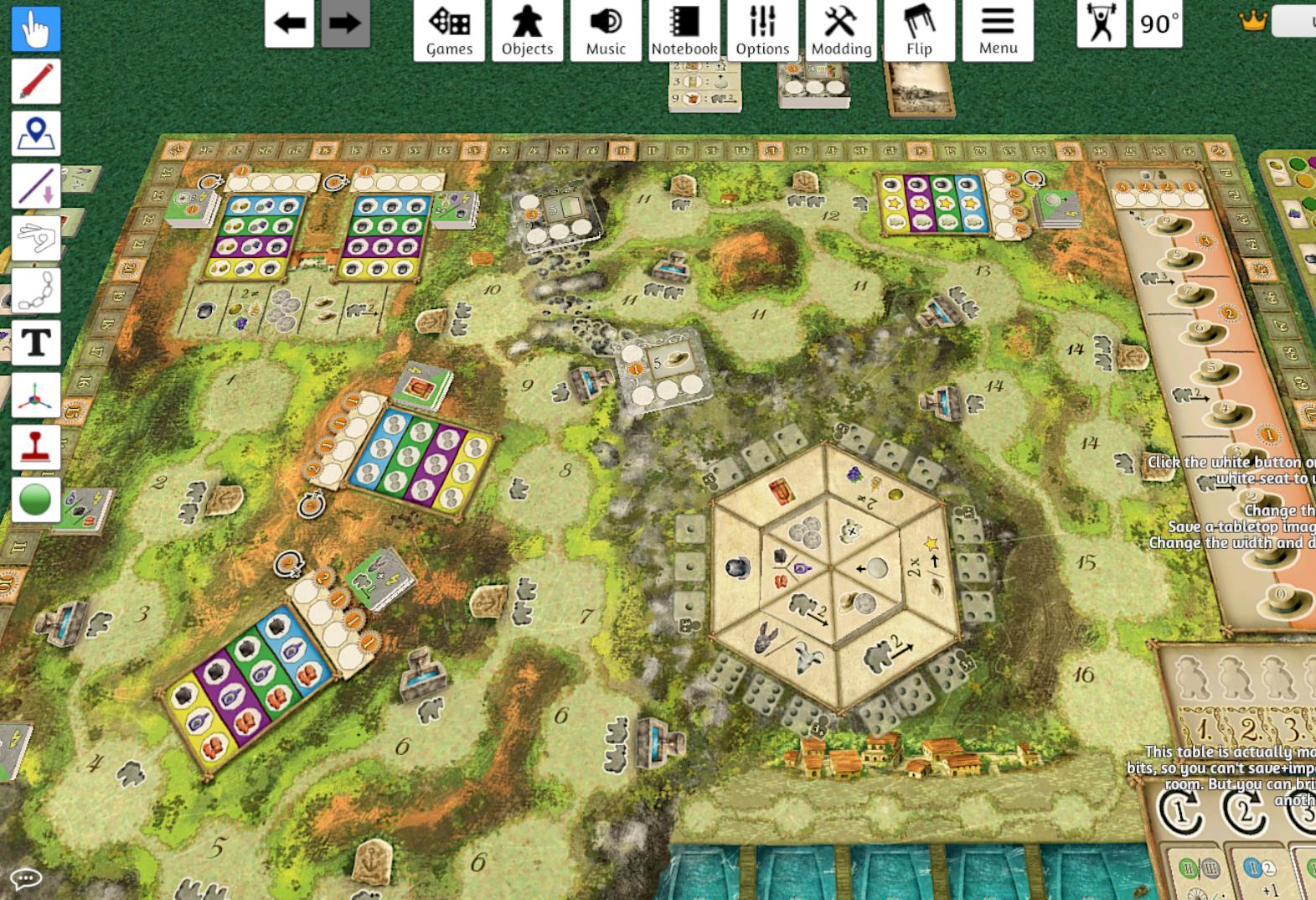Open the Gizmo transform tool
Image resolution: width=1316 pixels, height=900 pixels.
tap(35, 396)
